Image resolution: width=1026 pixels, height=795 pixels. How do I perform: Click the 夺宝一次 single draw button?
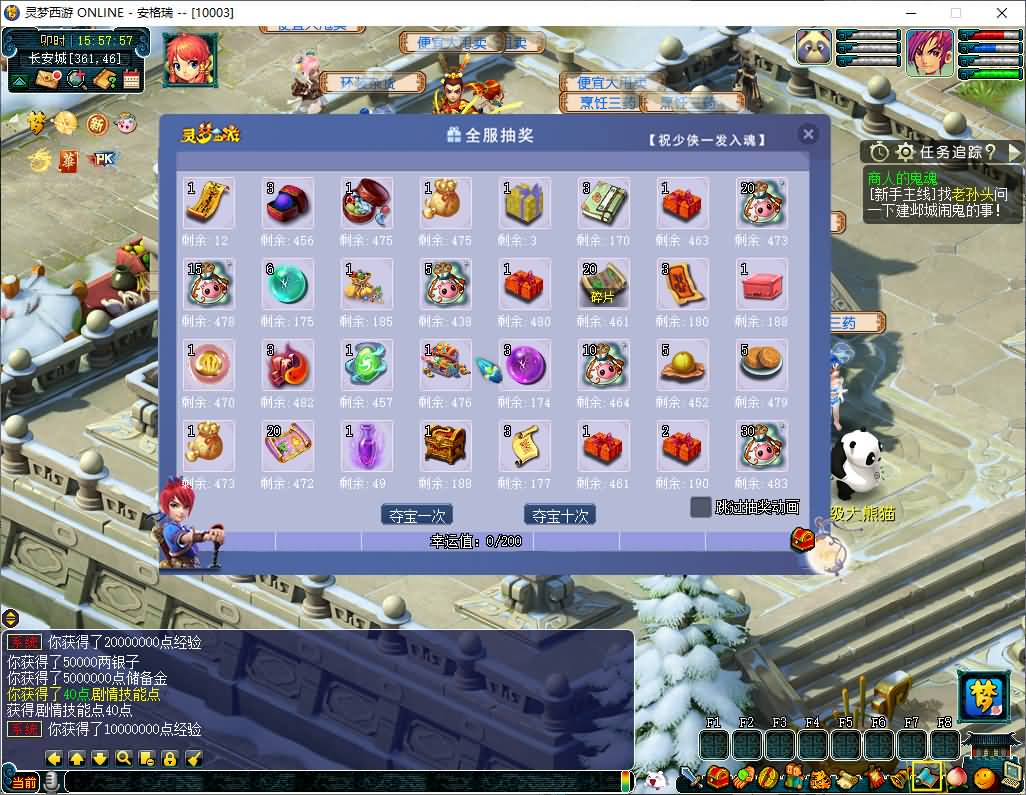pos(417,515)
